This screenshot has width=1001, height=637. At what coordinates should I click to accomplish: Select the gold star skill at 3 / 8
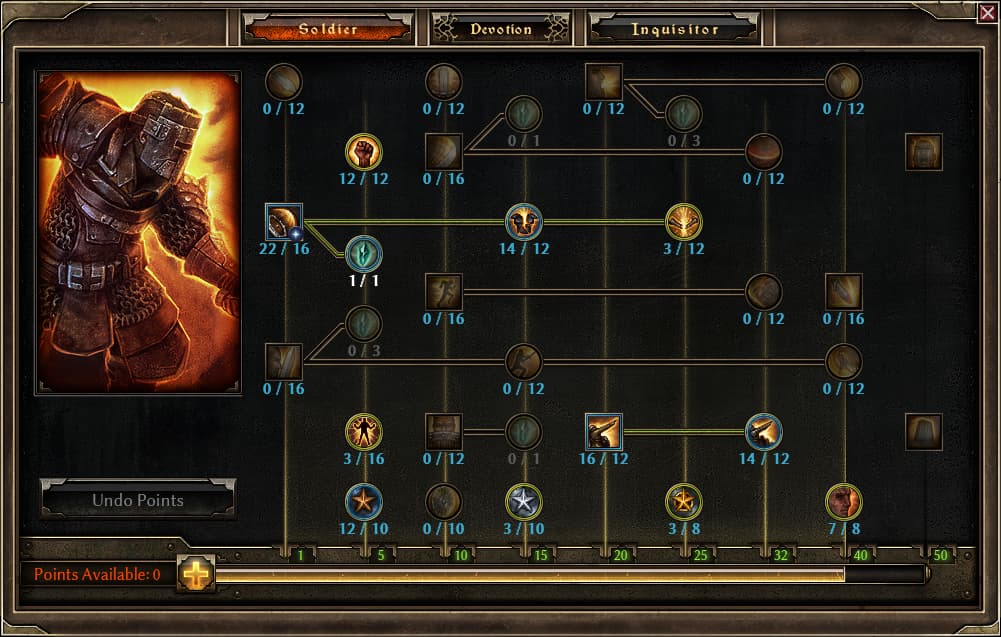click(x=684, y=501)
